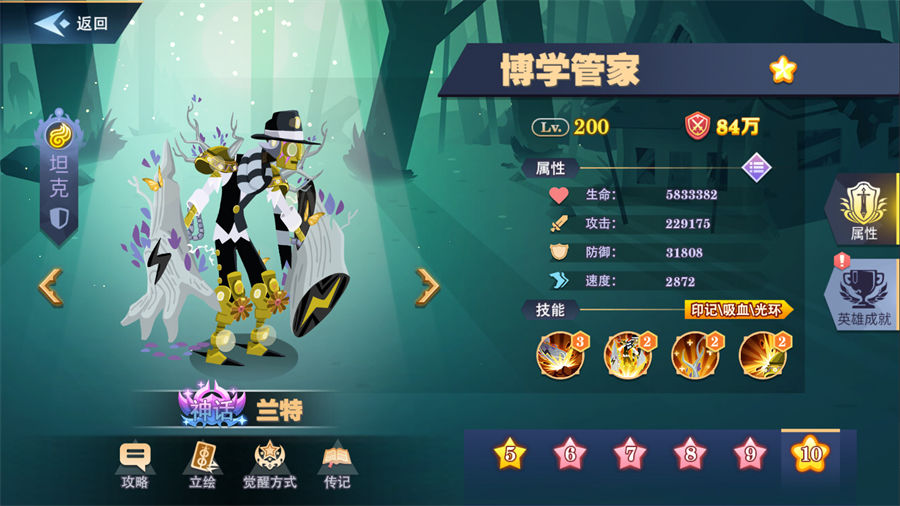View the first skill icon marked 3
Viewport: 900px width, 506px height.
(x=562, y=355)
